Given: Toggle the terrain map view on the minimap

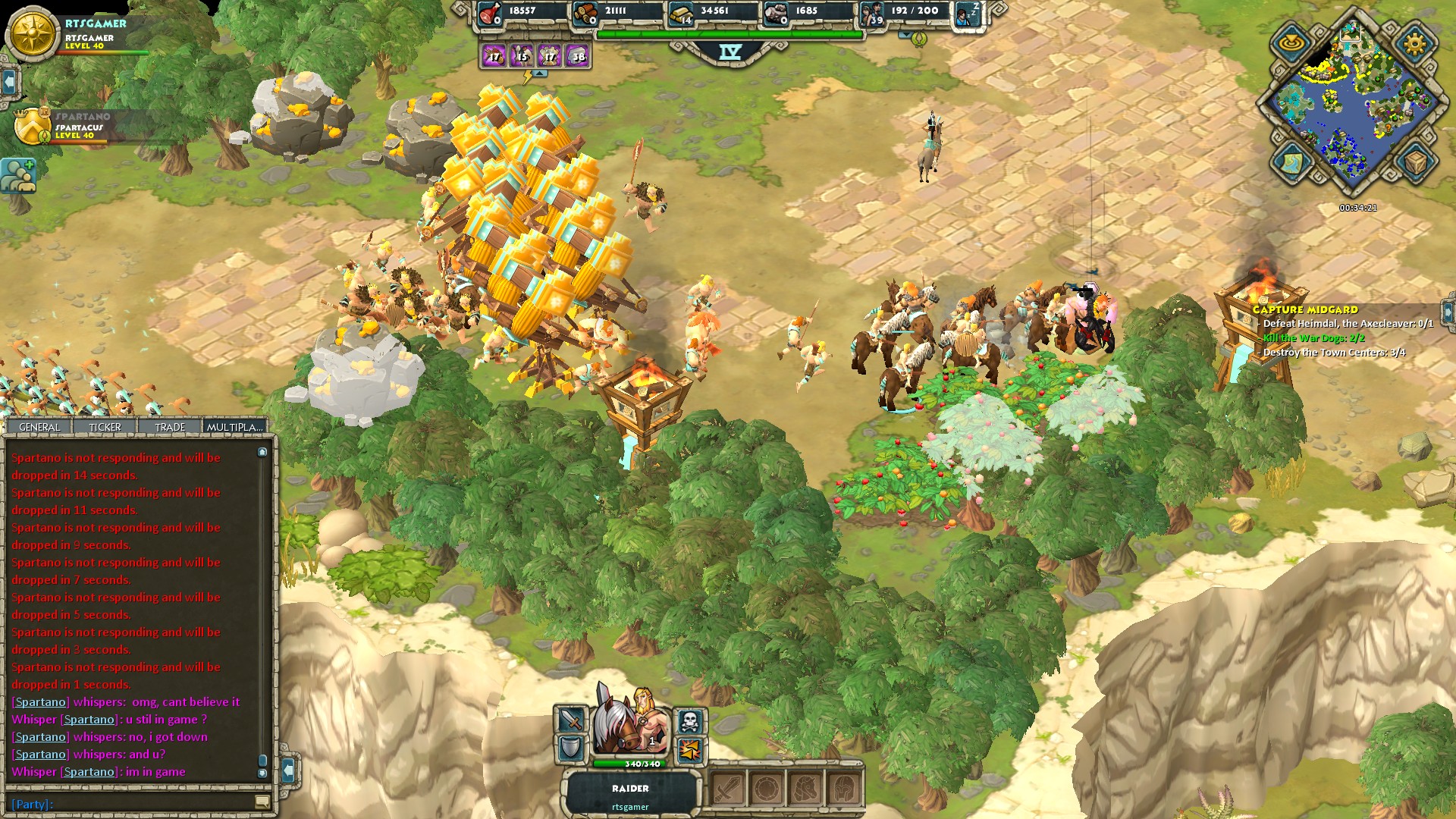Looking at the screenshot, I should (1294, 163).
